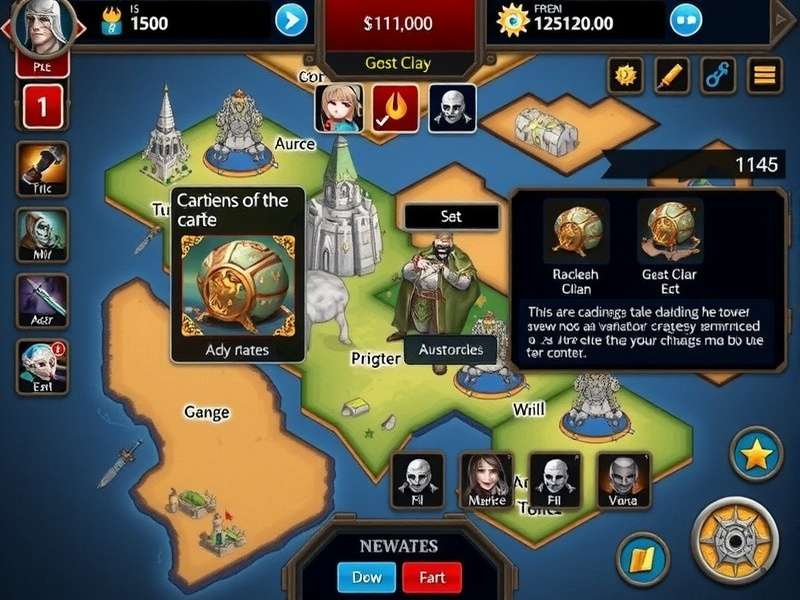
Task: Select the anime girl hero portrait
Action: (338, 108)
